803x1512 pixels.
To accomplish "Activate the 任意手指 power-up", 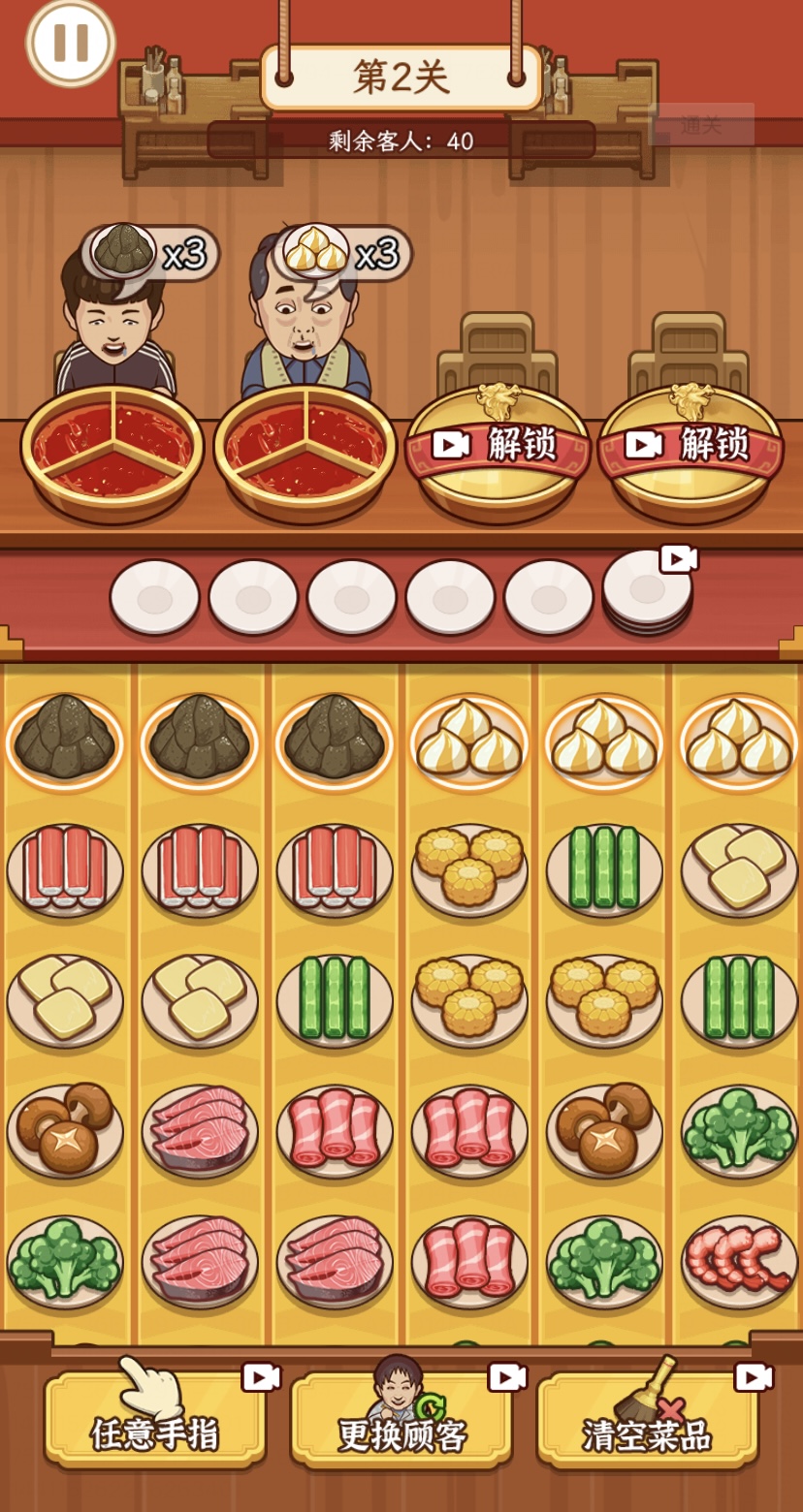I will click(155, 1420).
